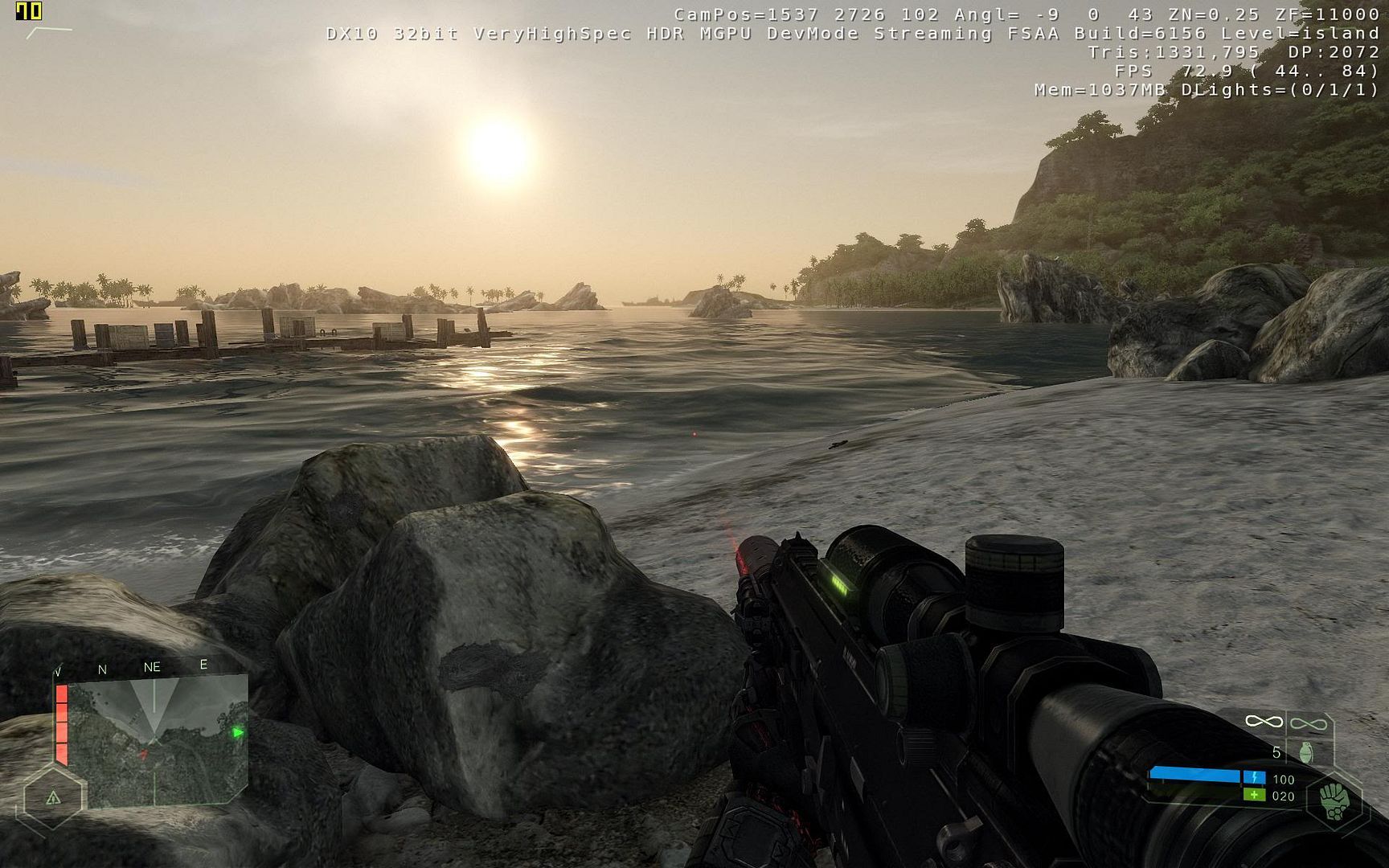Select the green objective arrow on minimap
Image resolution: width=1389 pixels, height=868 pixels.
237,732
